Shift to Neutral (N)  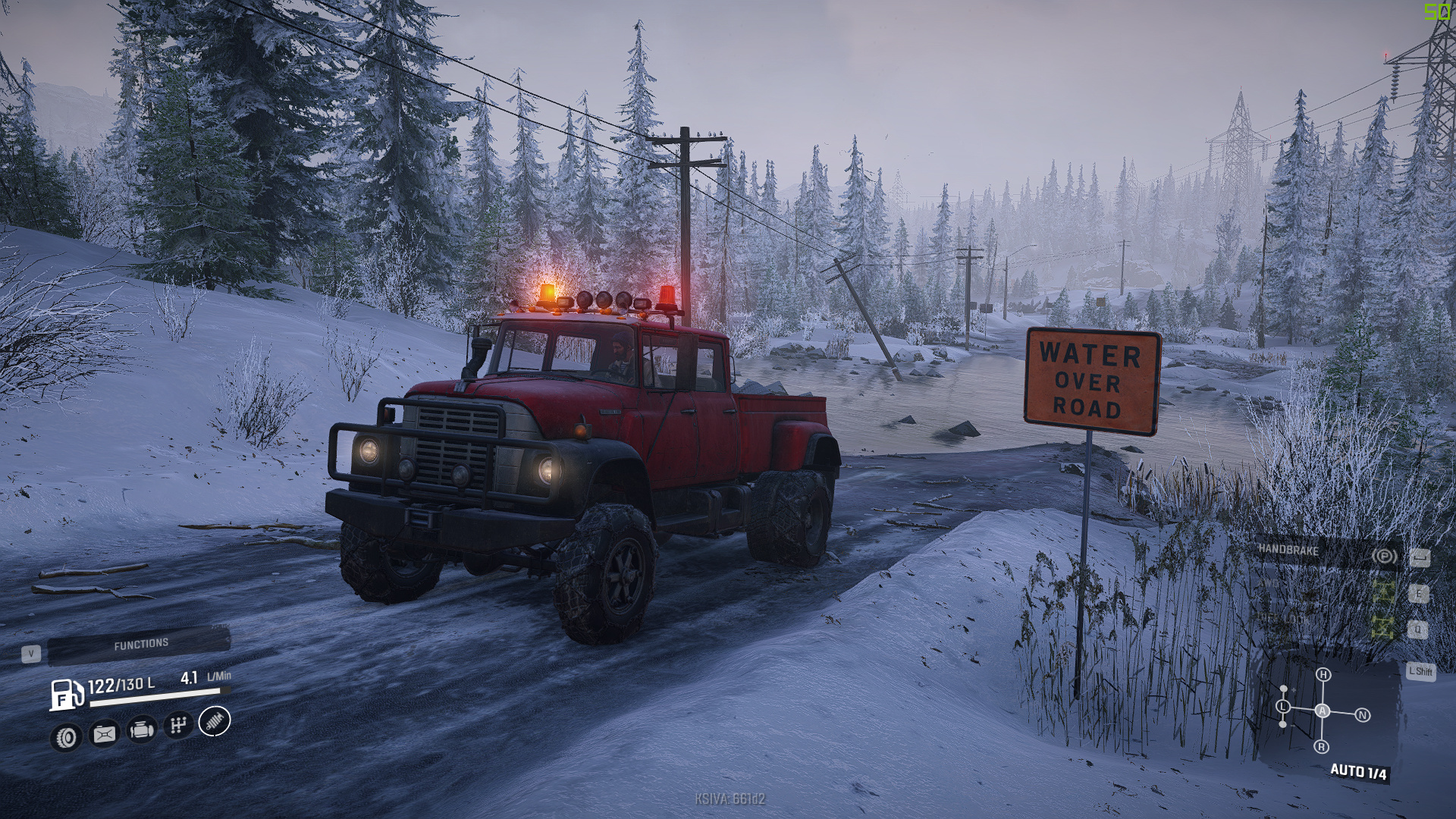click(1363, 715)
